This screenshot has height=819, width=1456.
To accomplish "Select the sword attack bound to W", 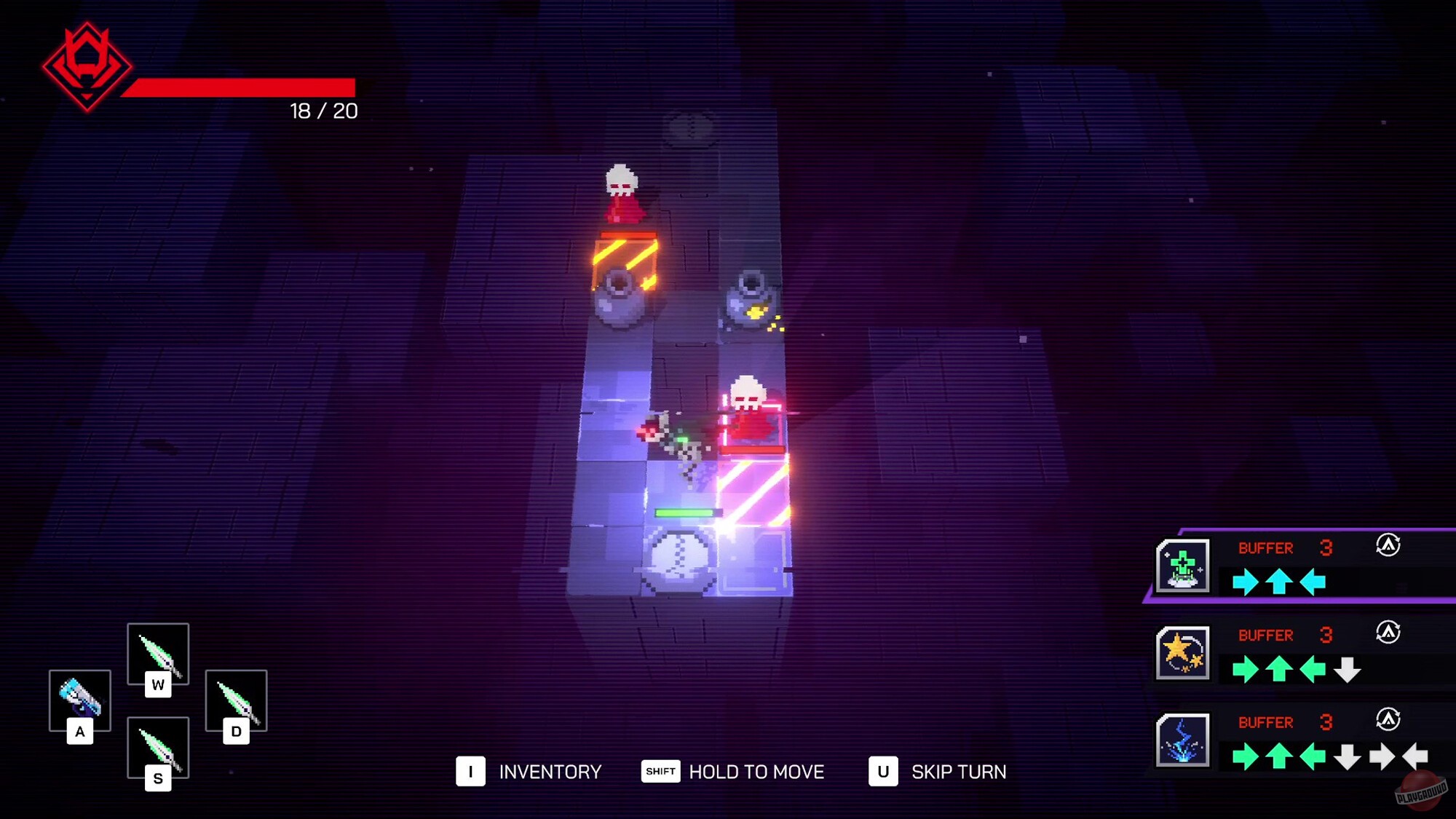I will click(x=159, y=654).
